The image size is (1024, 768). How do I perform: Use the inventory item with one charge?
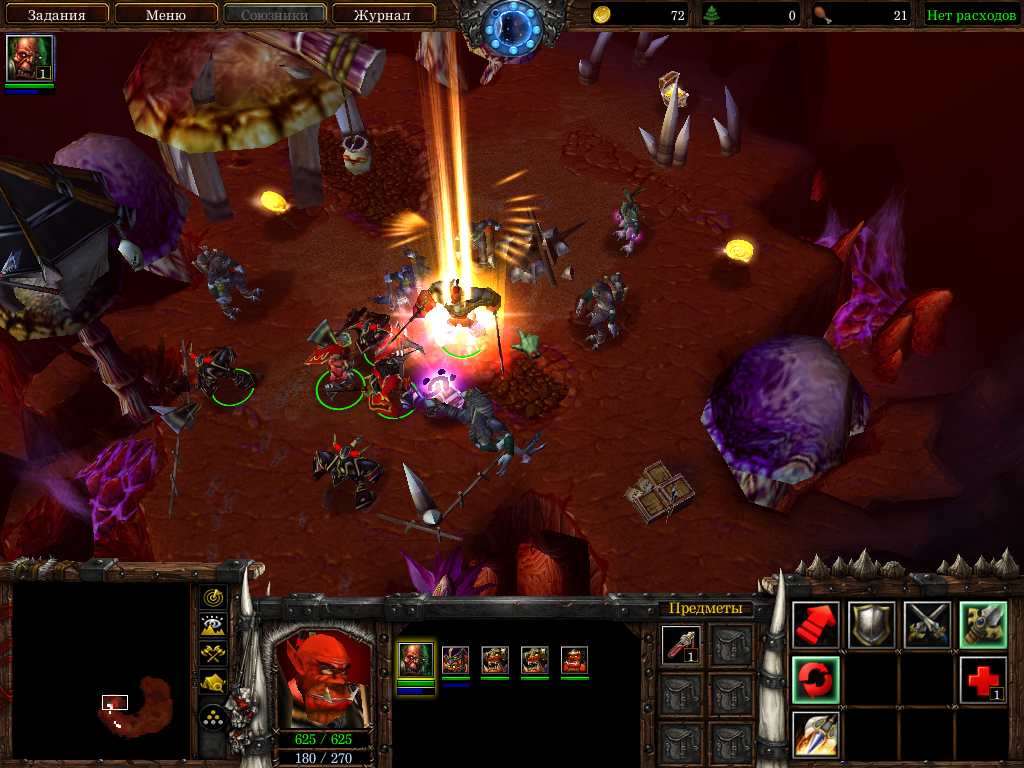click(x=680, y=645)
